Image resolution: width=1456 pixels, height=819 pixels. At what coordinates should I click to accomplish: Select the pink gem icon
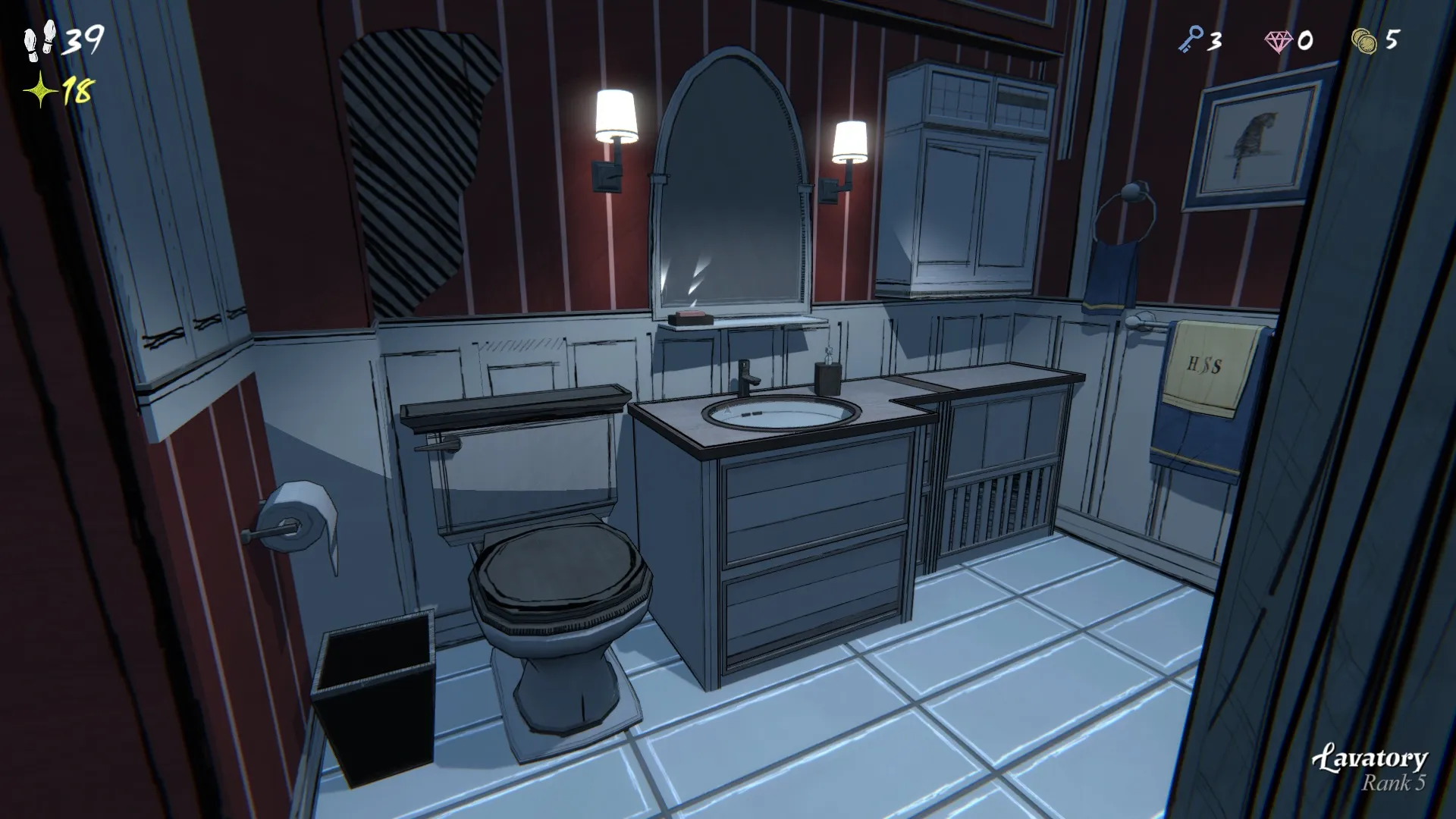[x=1278, y=40]
